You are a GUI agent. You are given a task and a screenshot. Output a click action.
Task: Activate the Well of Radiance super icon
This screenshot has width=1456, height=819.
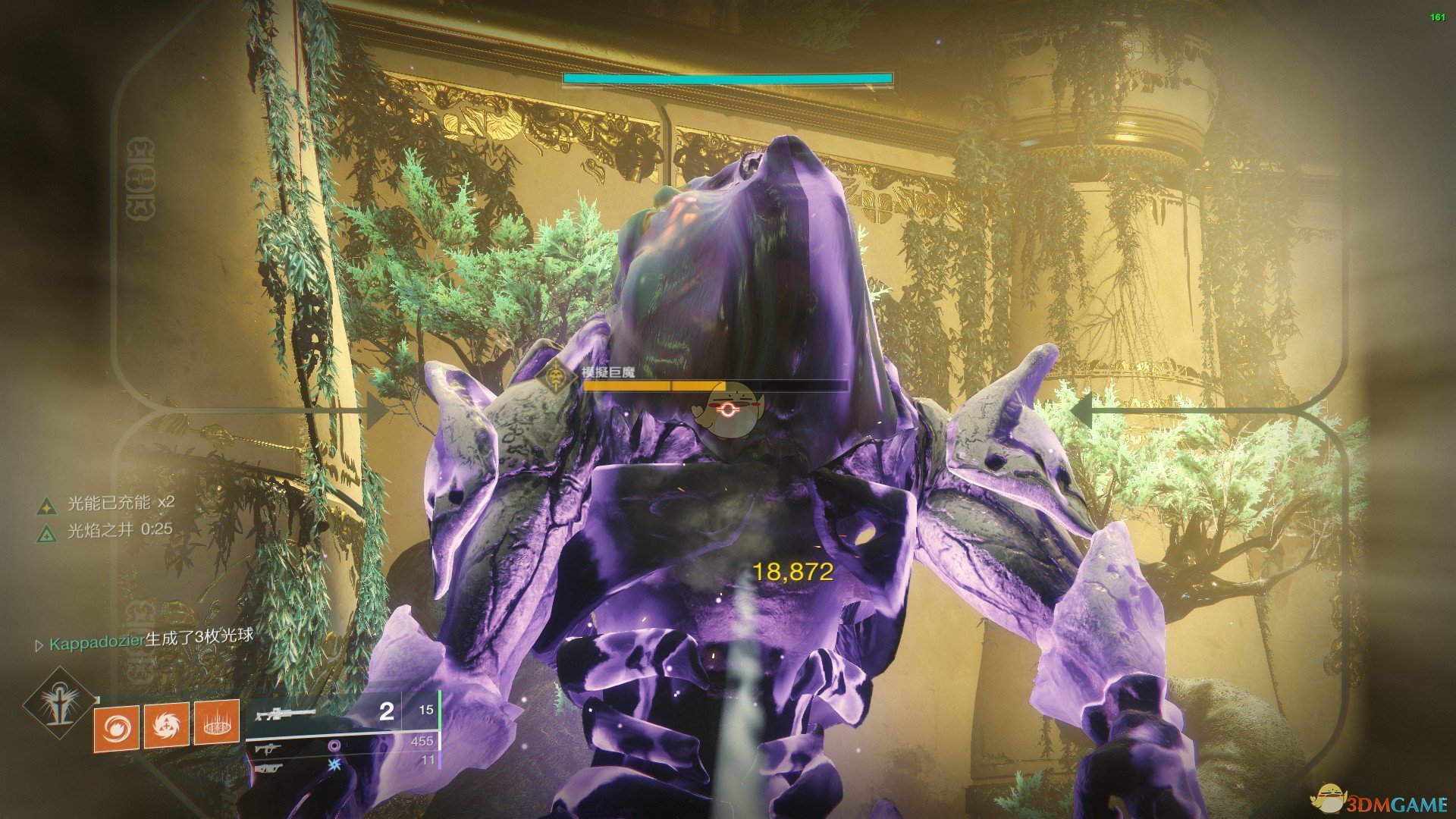(x=58, y=704)
